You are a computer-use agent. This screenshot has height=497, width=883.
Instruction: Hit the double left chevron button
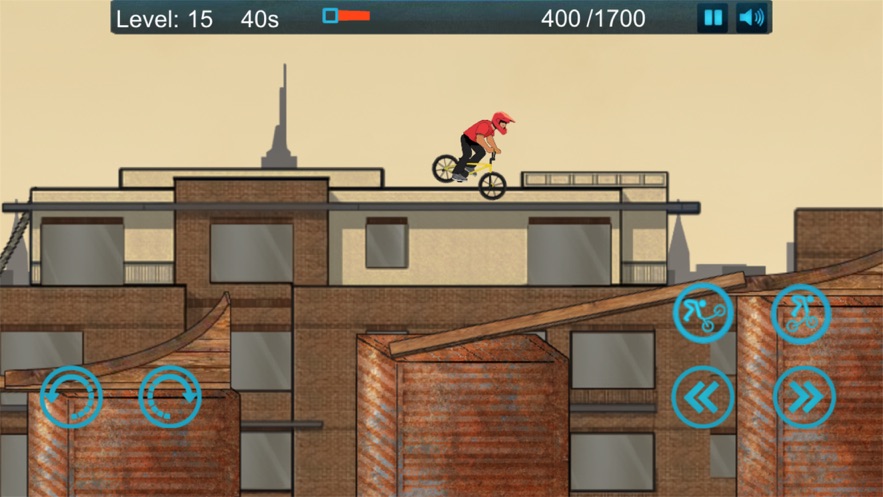click(703, 397)
